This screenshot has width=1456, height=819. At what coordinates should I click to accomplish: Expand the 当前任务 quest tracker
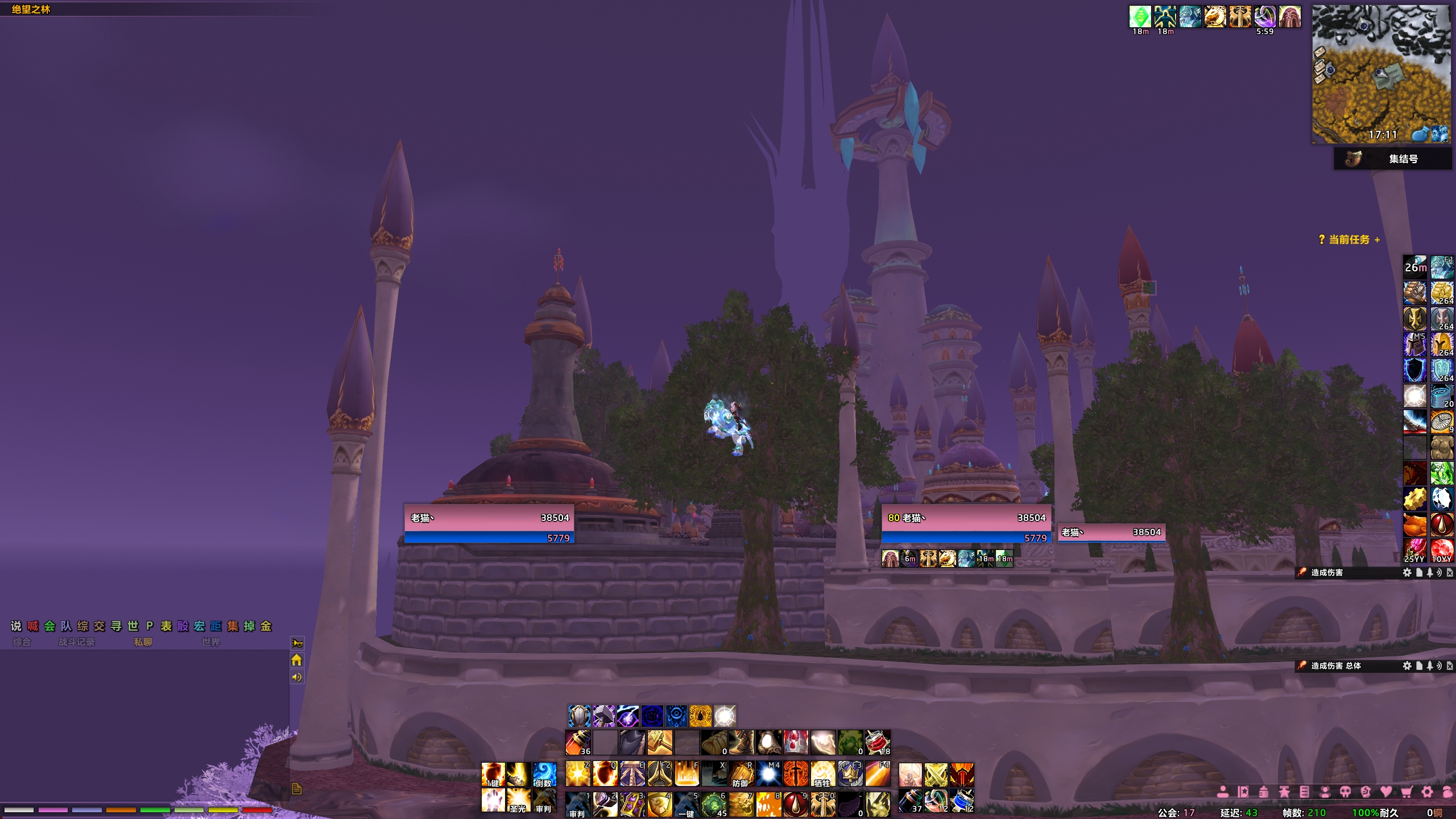[x=1377, y=240]
